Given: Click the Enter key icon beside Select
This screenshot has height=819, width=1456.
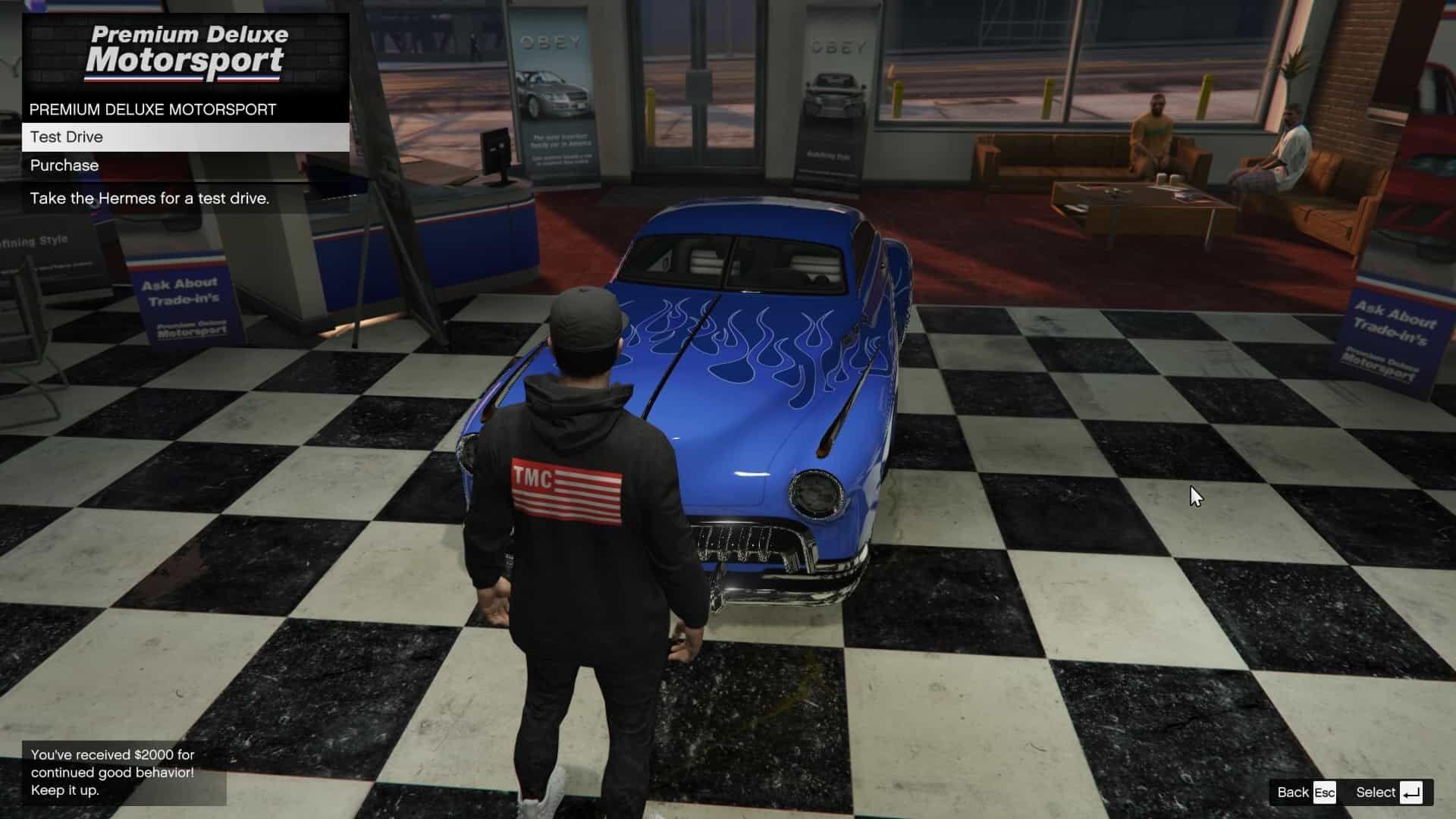Looking at the screenshot, I should tap(1412, 792).
